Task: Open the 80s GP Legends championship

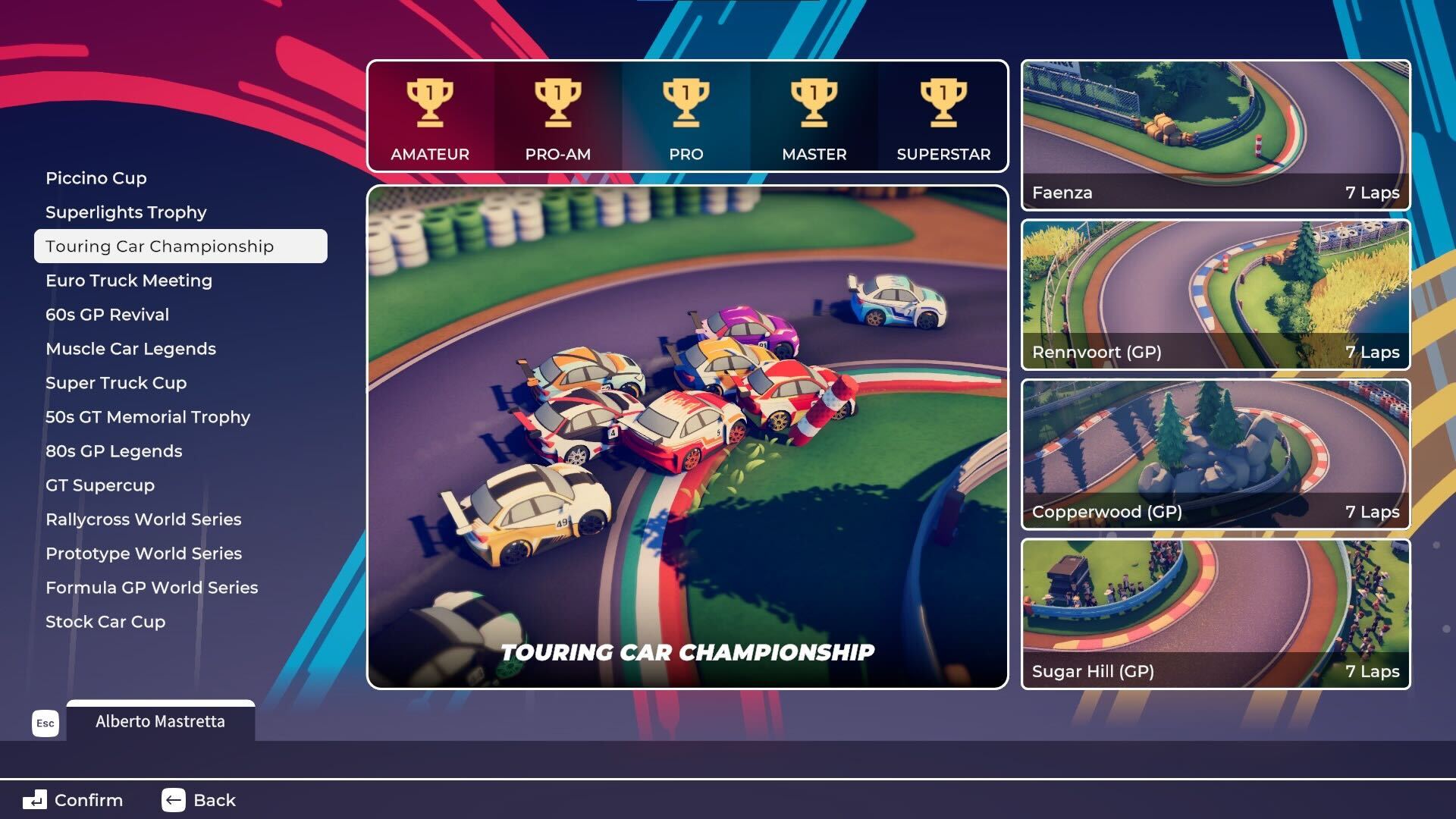Action: click(114, 451)
